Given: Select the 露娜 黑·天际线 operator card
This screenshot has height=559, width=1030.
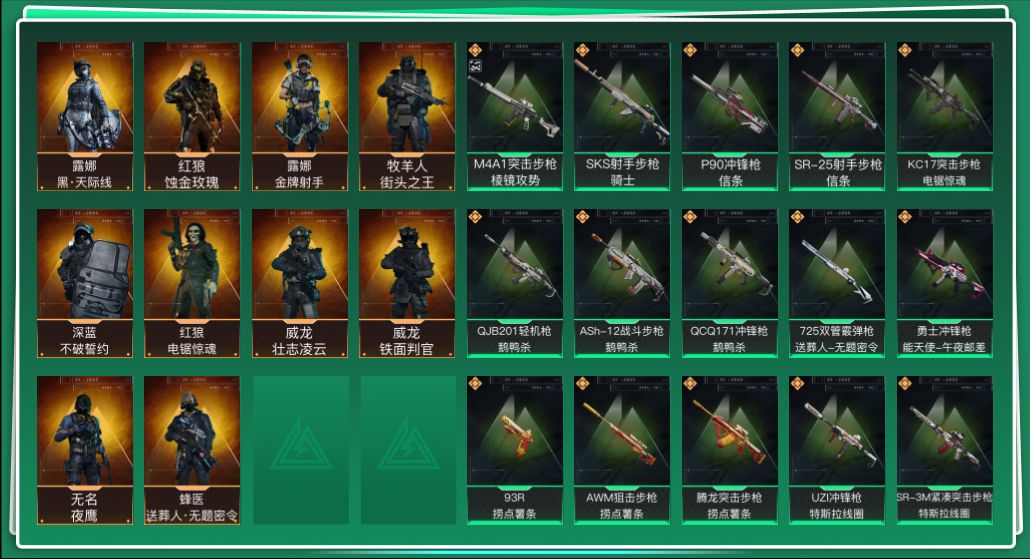Looking at the screenshot, I should (x=85, y=116).
